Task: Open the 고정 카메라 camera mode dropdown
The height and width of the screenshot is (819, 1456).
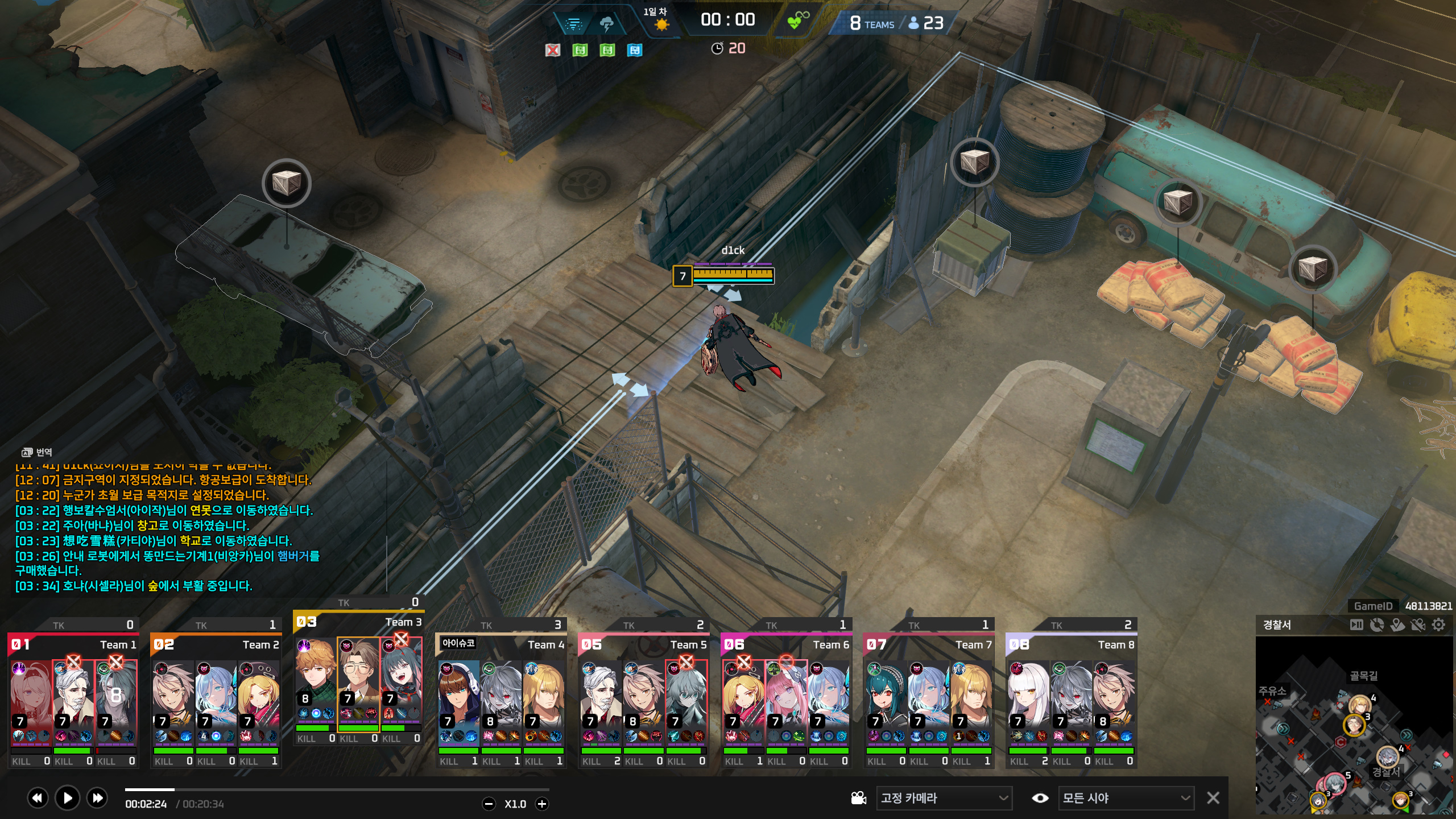Action: 944,798
